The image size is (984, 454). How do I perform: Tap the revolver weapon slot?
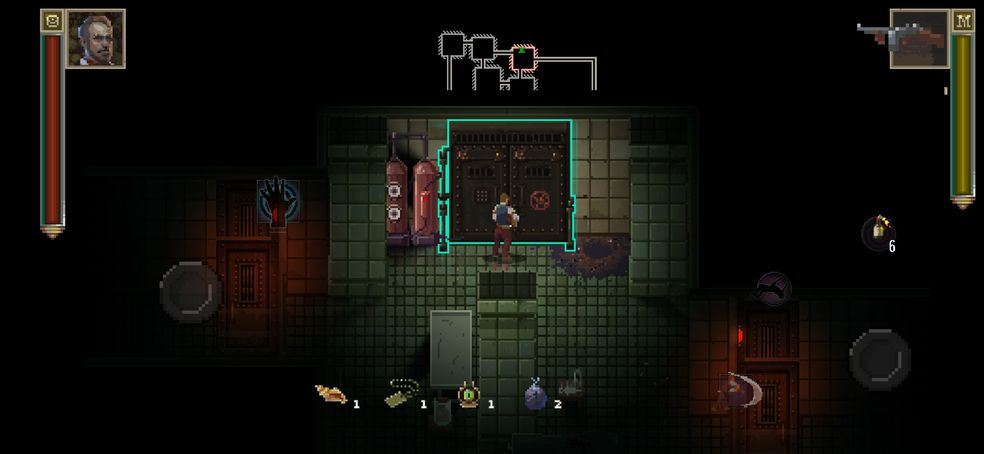coord(917,40)
